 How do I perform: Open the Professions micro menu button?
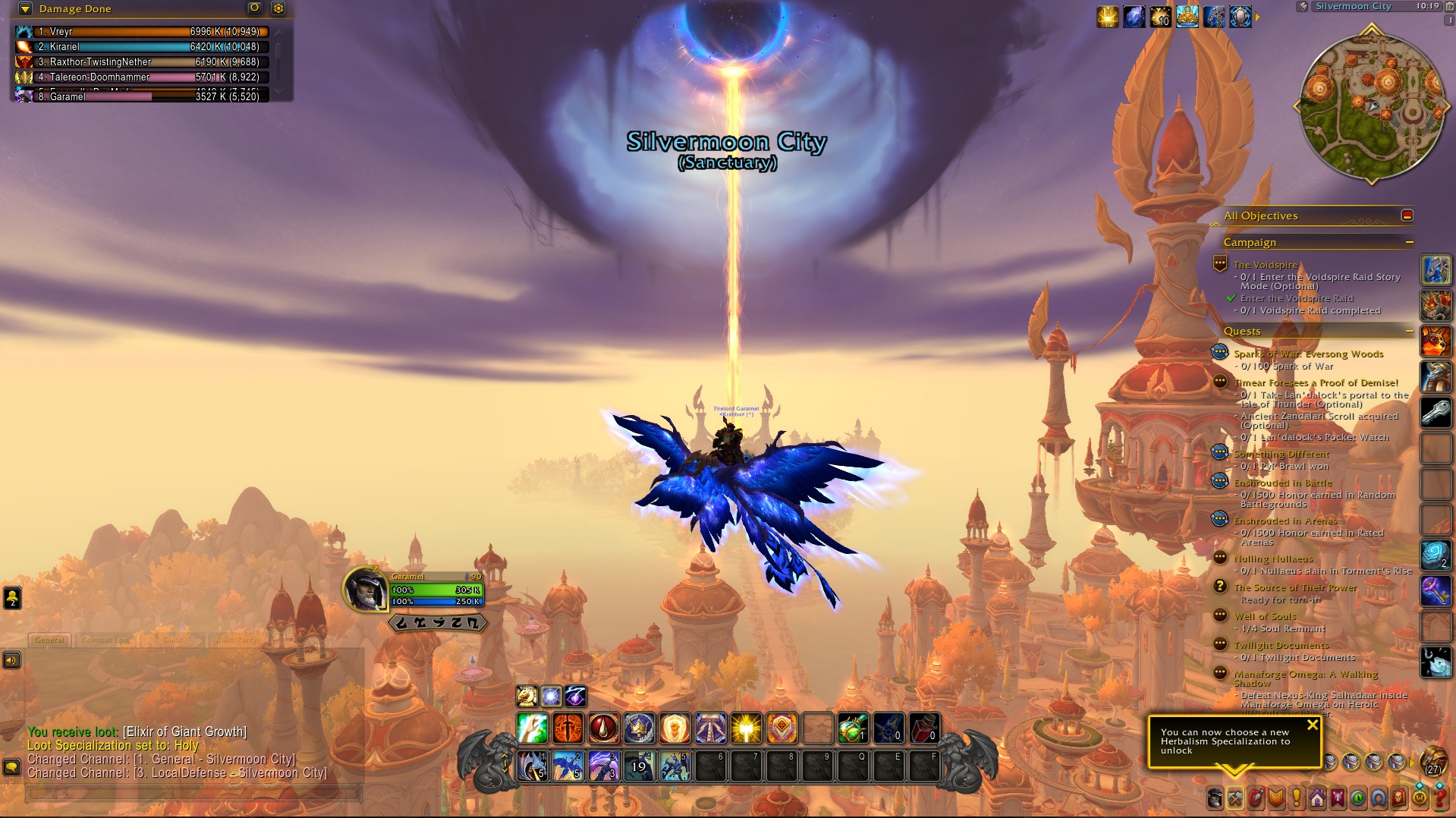(x=1234, y=798)
